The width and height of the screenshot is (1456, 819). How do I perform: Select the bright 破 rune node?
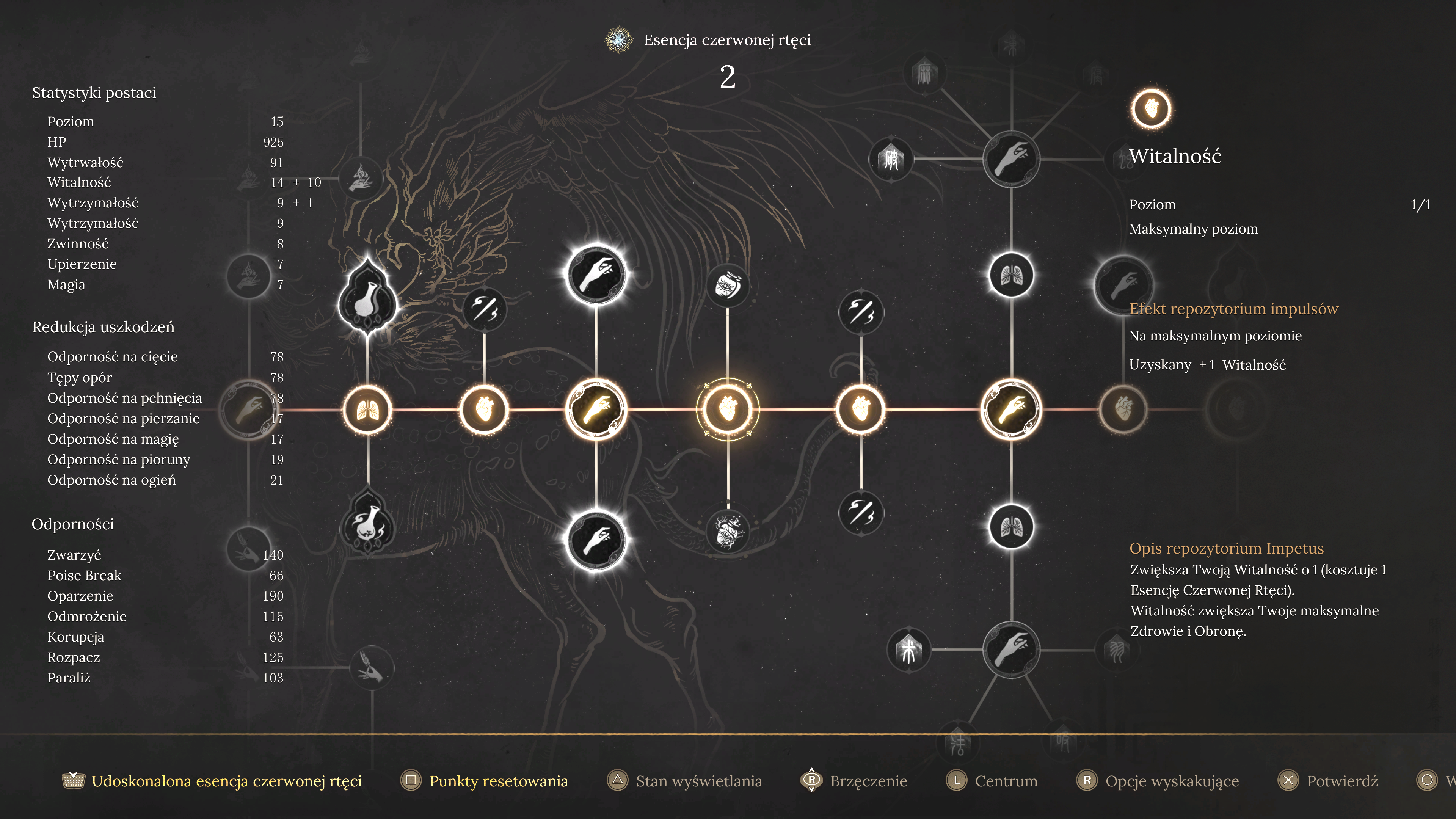(x=891, y=159)
